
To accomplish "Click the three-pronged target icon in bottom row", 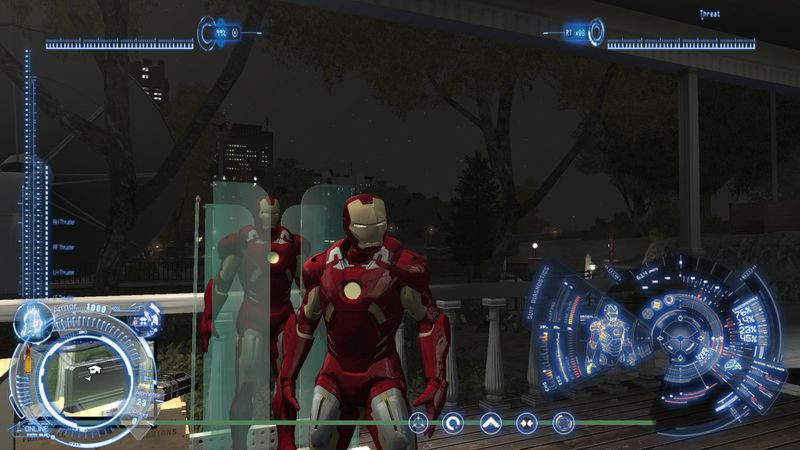I will point(418,423).
